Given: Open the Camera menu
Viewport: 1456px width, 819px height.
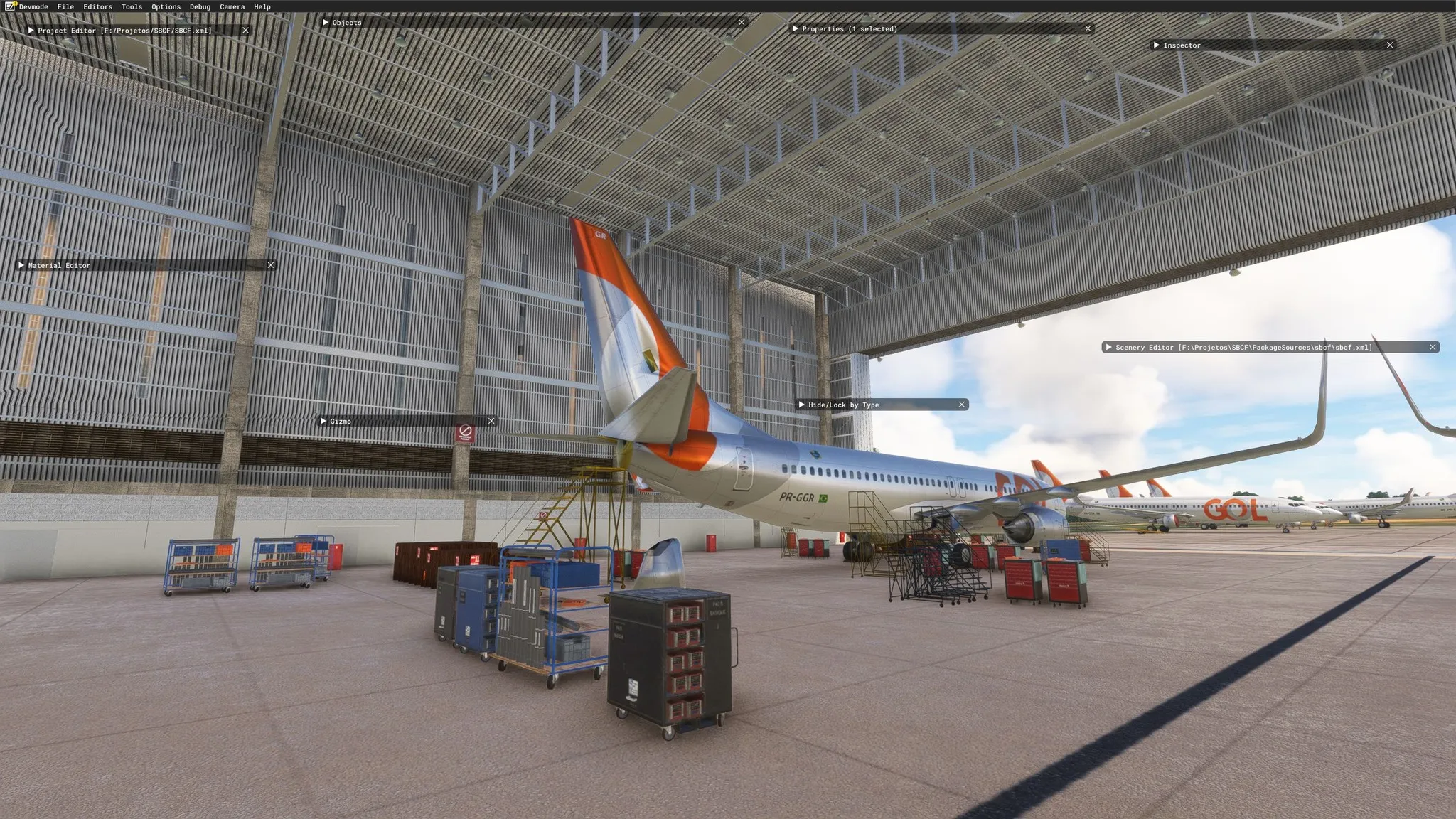Looking at the screenshot, I should coord(232,6).
